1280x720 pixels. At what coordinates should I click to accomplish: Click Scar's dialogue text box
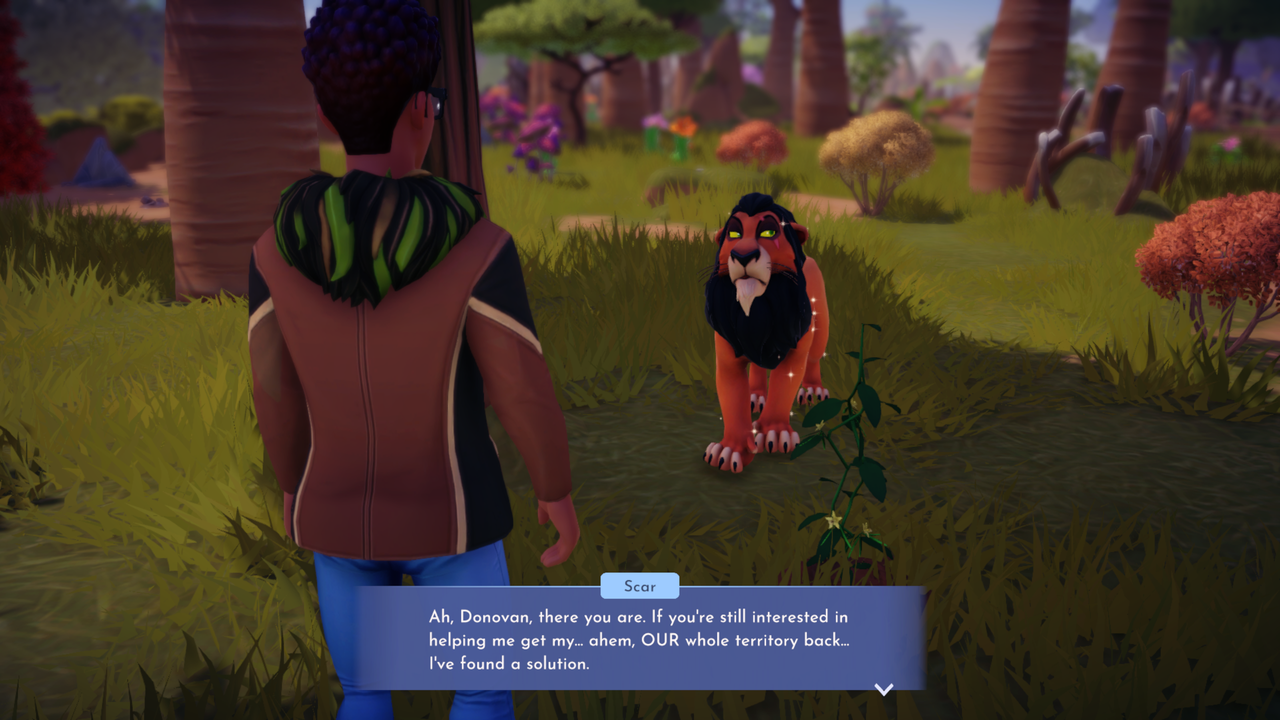(x=640, y=639)
